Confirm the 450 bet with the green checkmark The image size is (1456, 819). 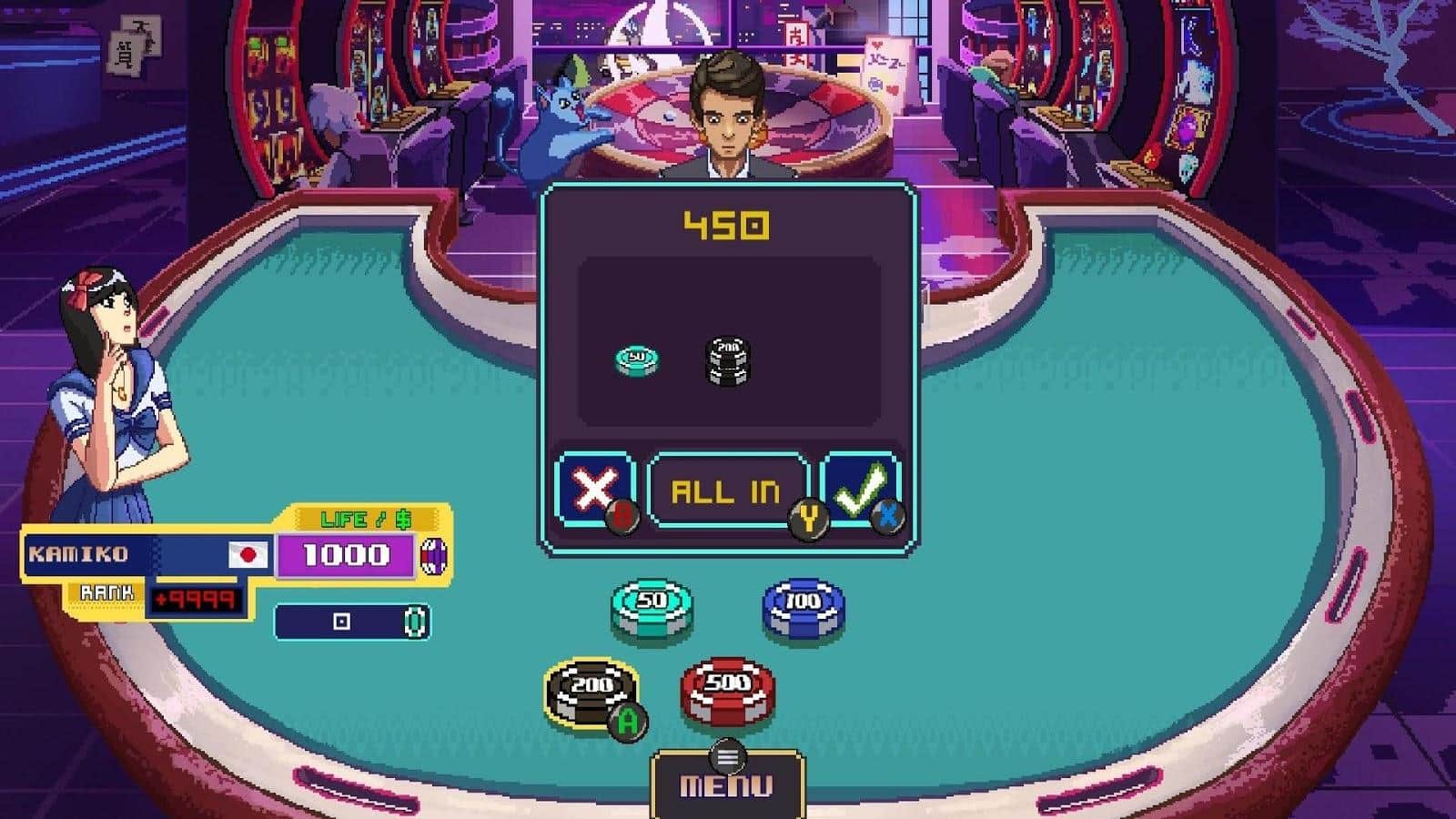coord(859,490)
